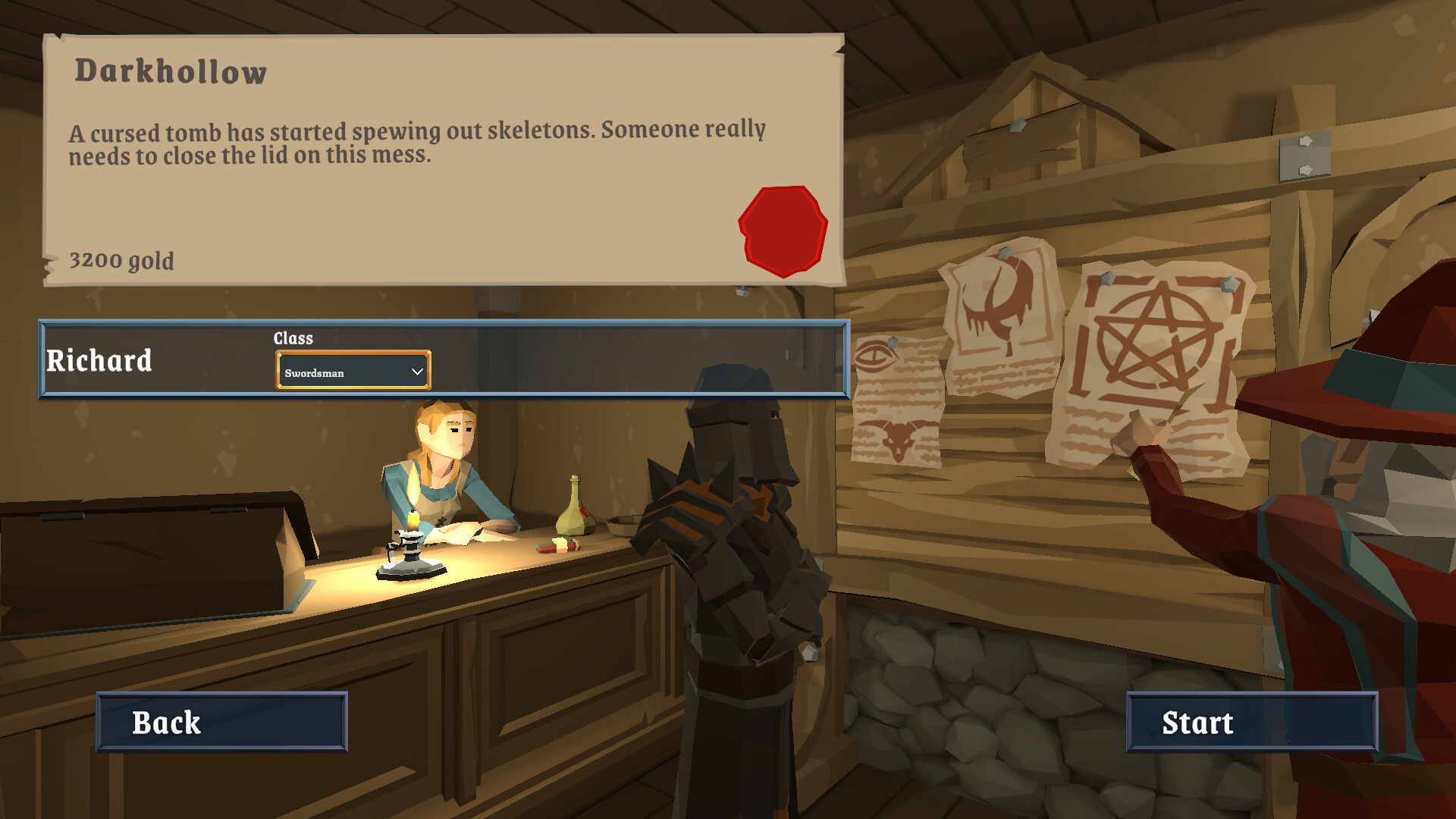Click the skull symbol on the lower notice
The image size is (1456, 819).
coord(898,438)
